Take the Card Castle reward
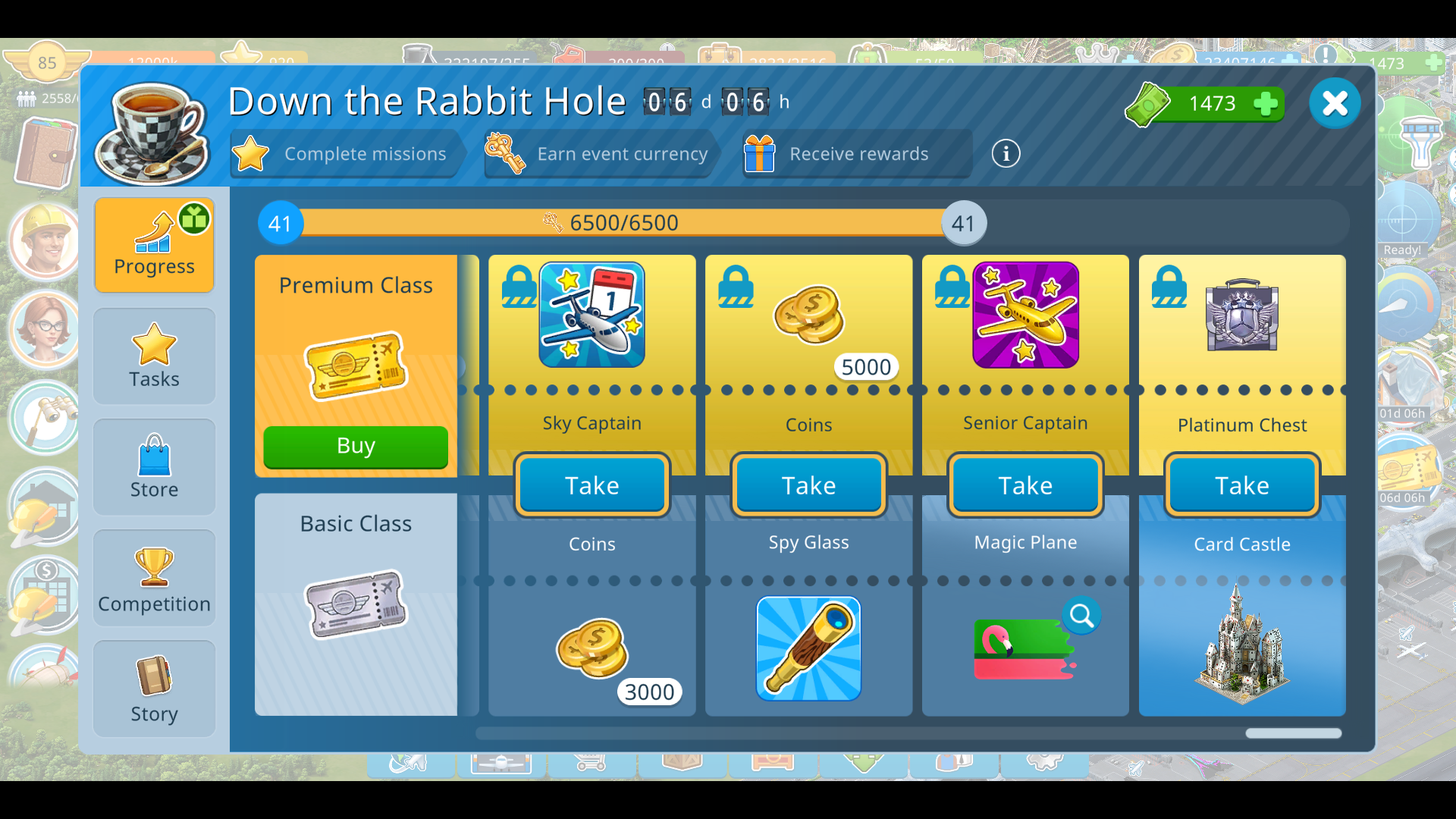 [1242, 485]
